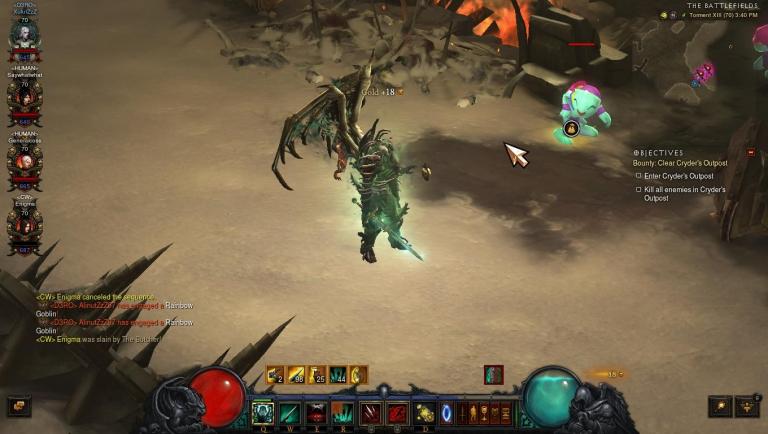
Task: Activate the Q skill slot
Action: click(263, 412)
